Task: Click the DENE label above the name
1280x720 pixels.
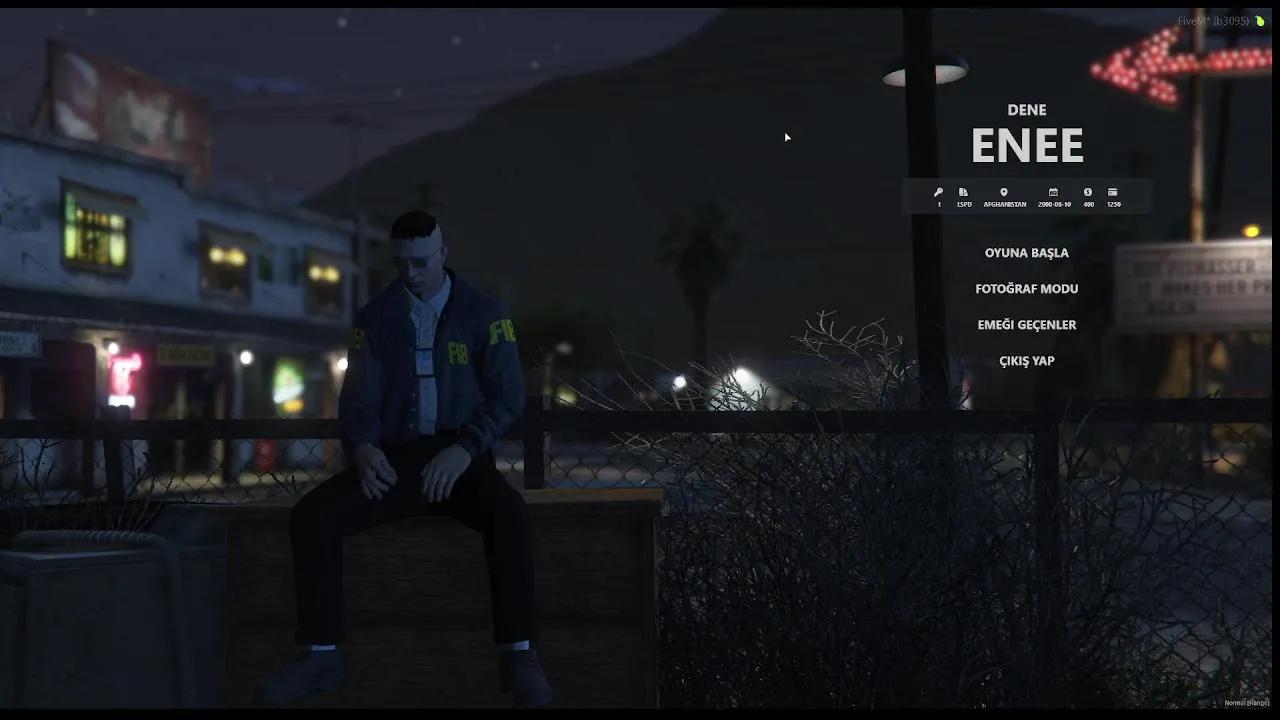Action: (1027, 110)
